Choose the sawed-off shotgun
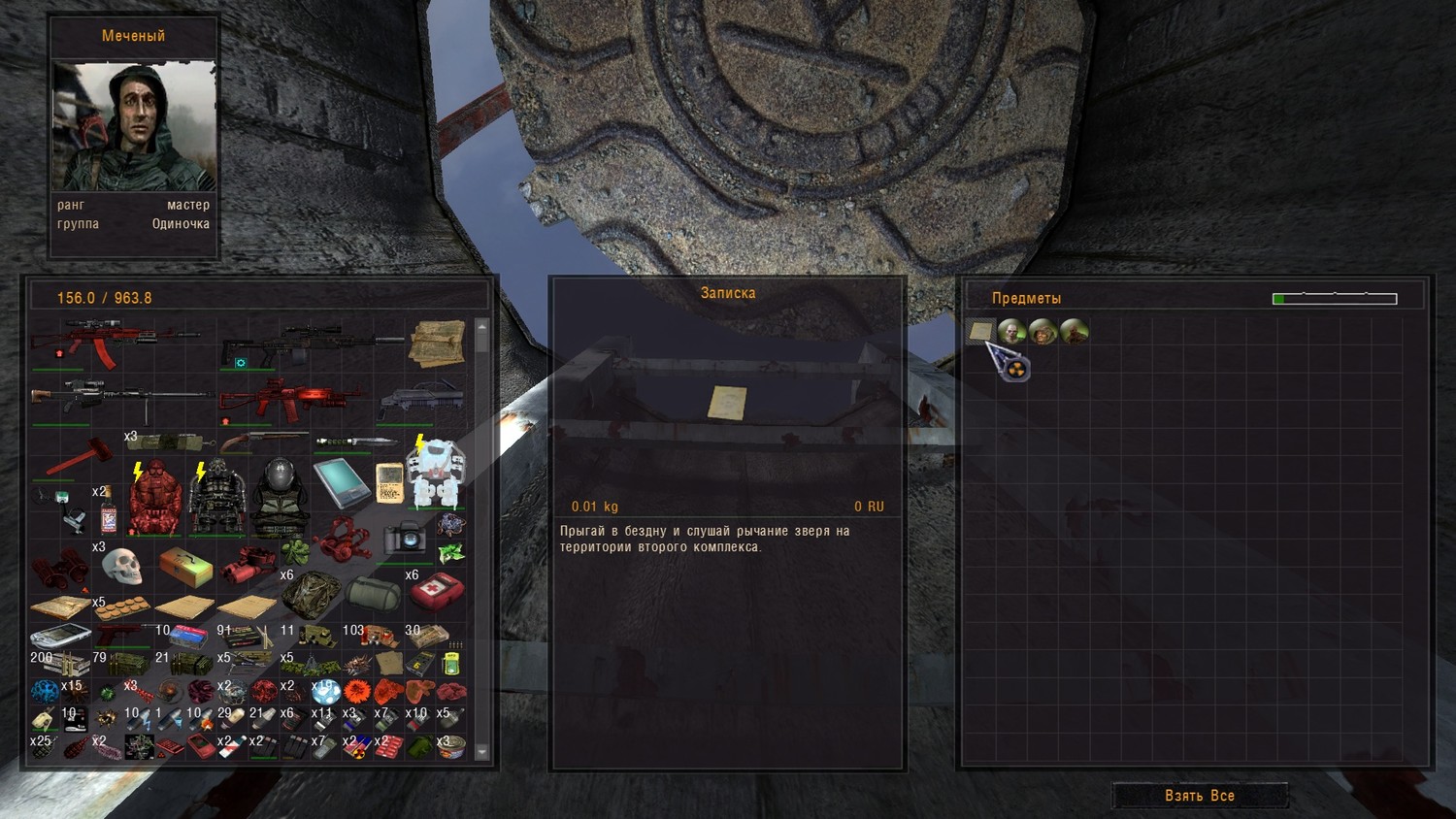The height and width of the screenshot is (819, 1456). point(262,442)
